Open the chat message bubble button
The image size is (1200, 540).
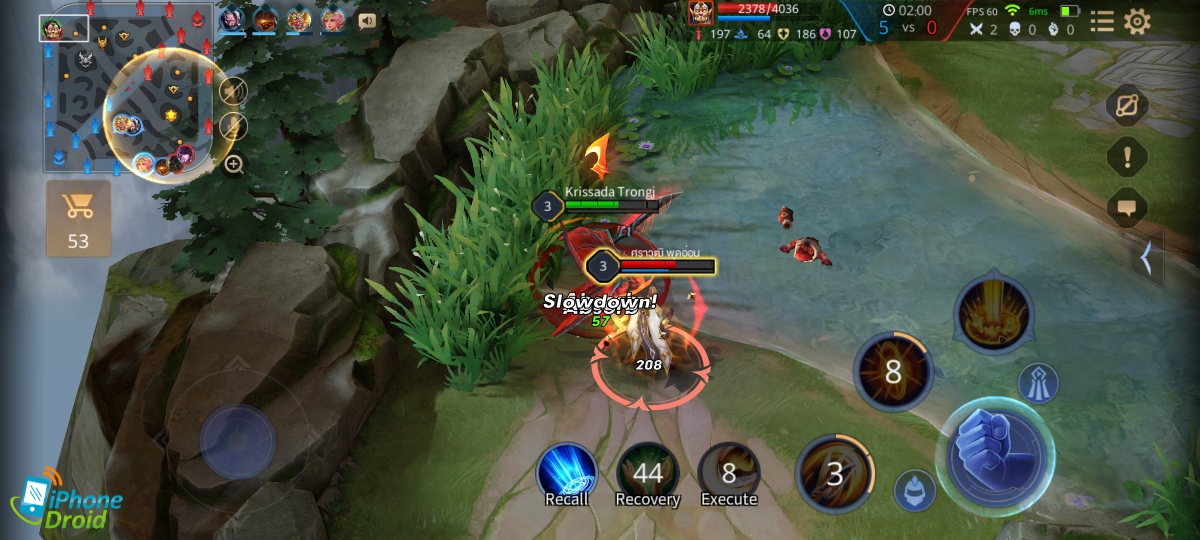pyautogui.click(x=1127, y=208)
